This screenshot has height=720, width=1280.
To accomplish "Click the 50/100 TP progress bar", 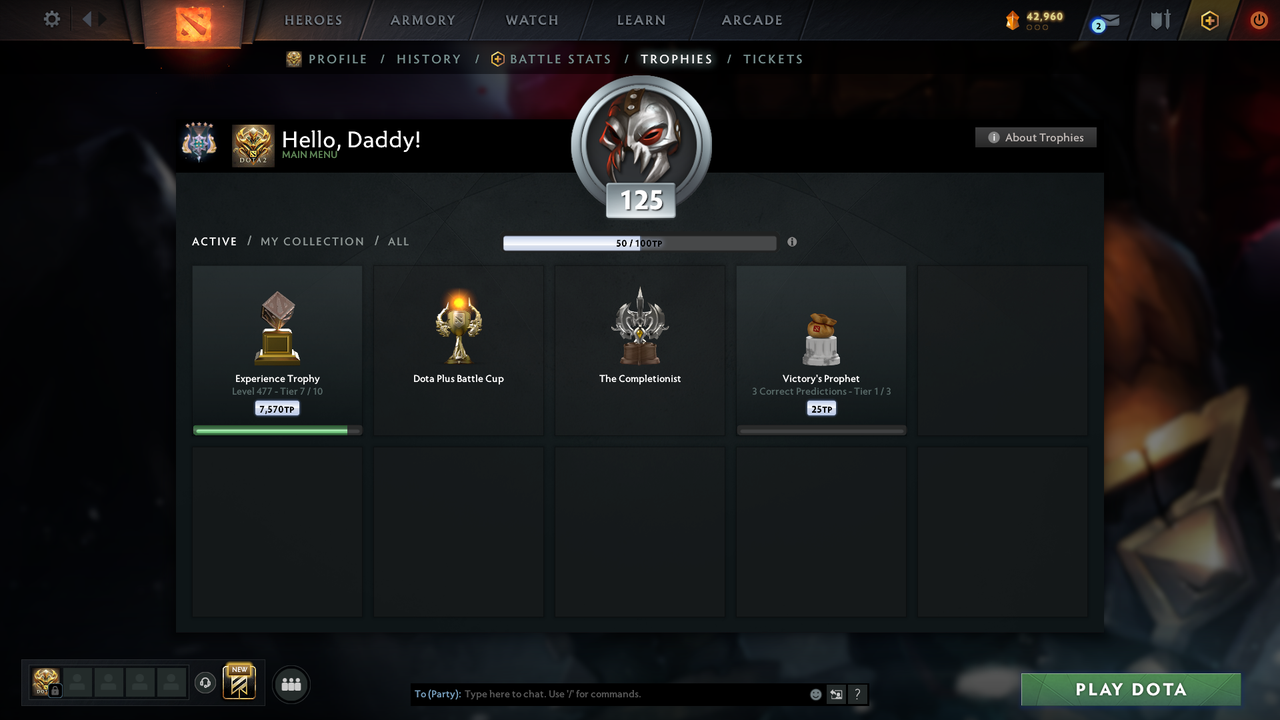I will pyautogui.click(x=640, y=242).
